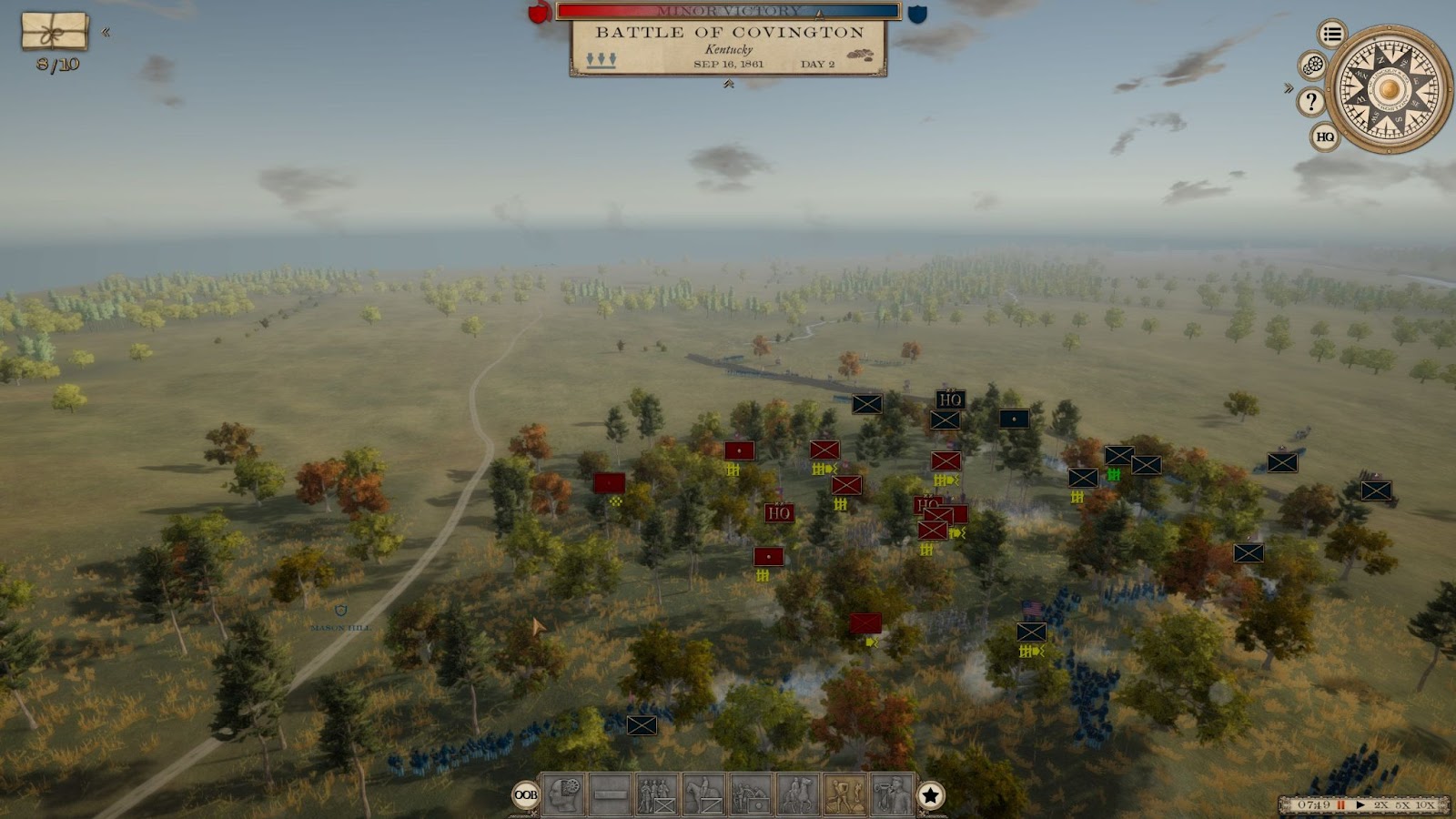Open help with the question mark button
The height and width of the screenshot is (819, 1456).
[x=1310, y=101]
